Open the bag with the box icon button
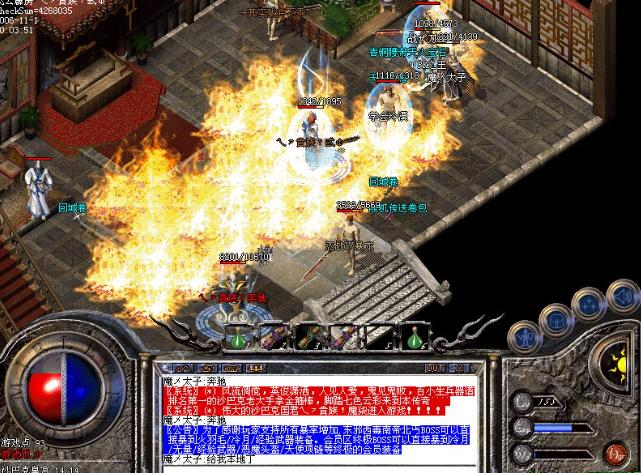The height and width of the screenshot is (473, 641). [x=559, y=321]
